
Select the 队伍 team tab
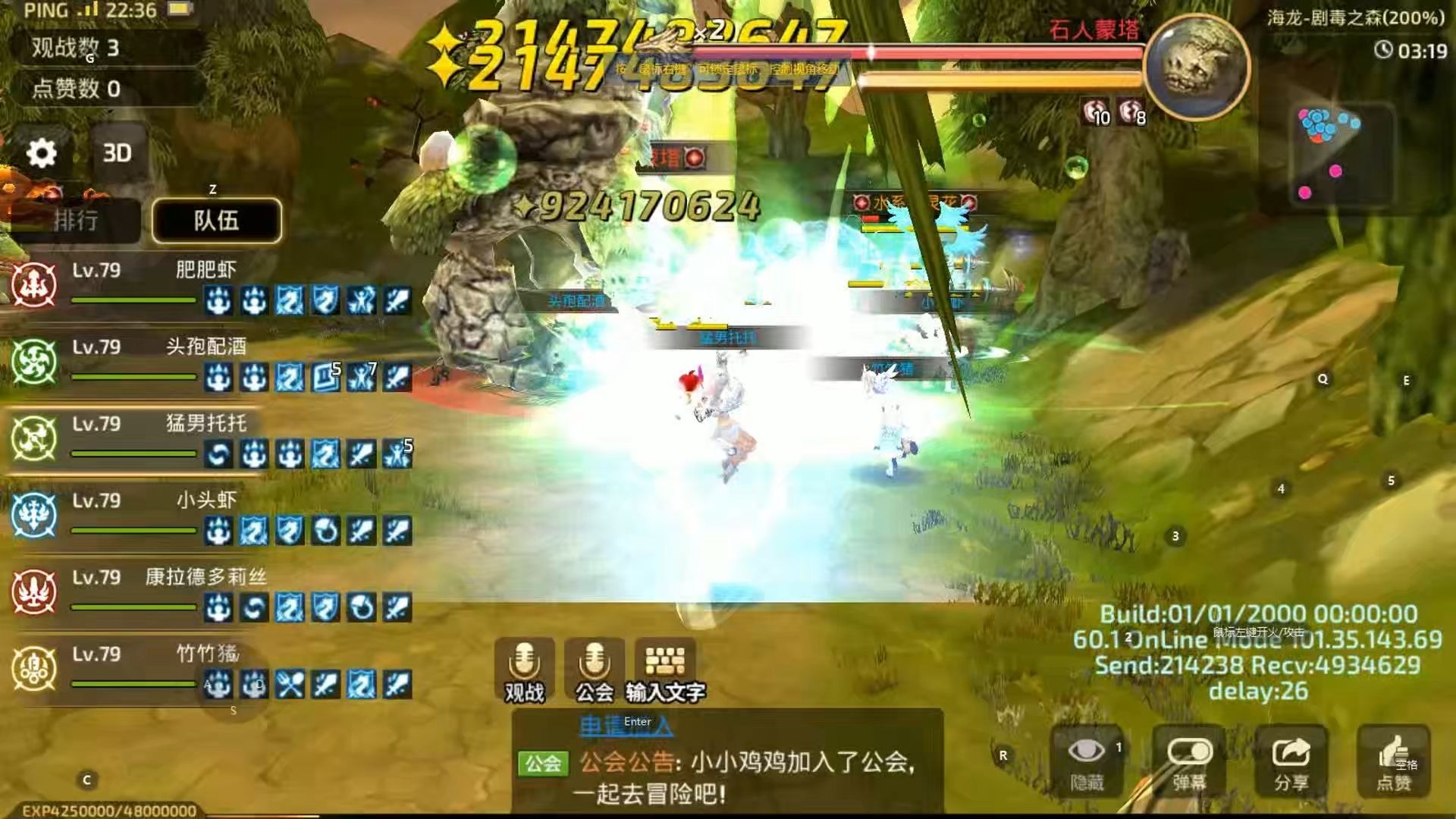click(216, 221)
